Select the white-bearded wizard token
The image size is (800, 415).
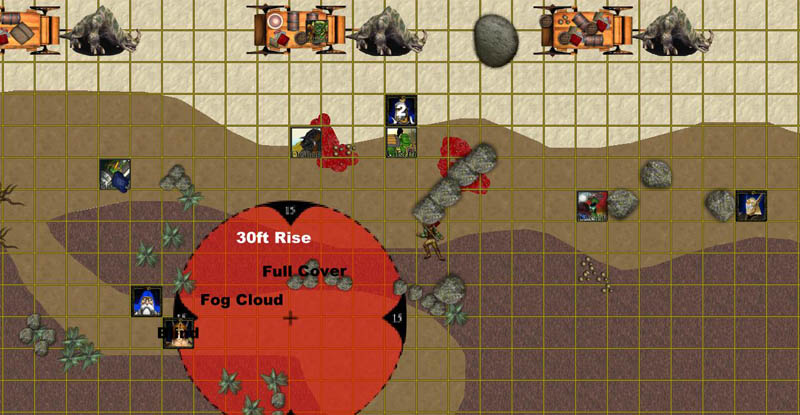[x=147, y=301]
